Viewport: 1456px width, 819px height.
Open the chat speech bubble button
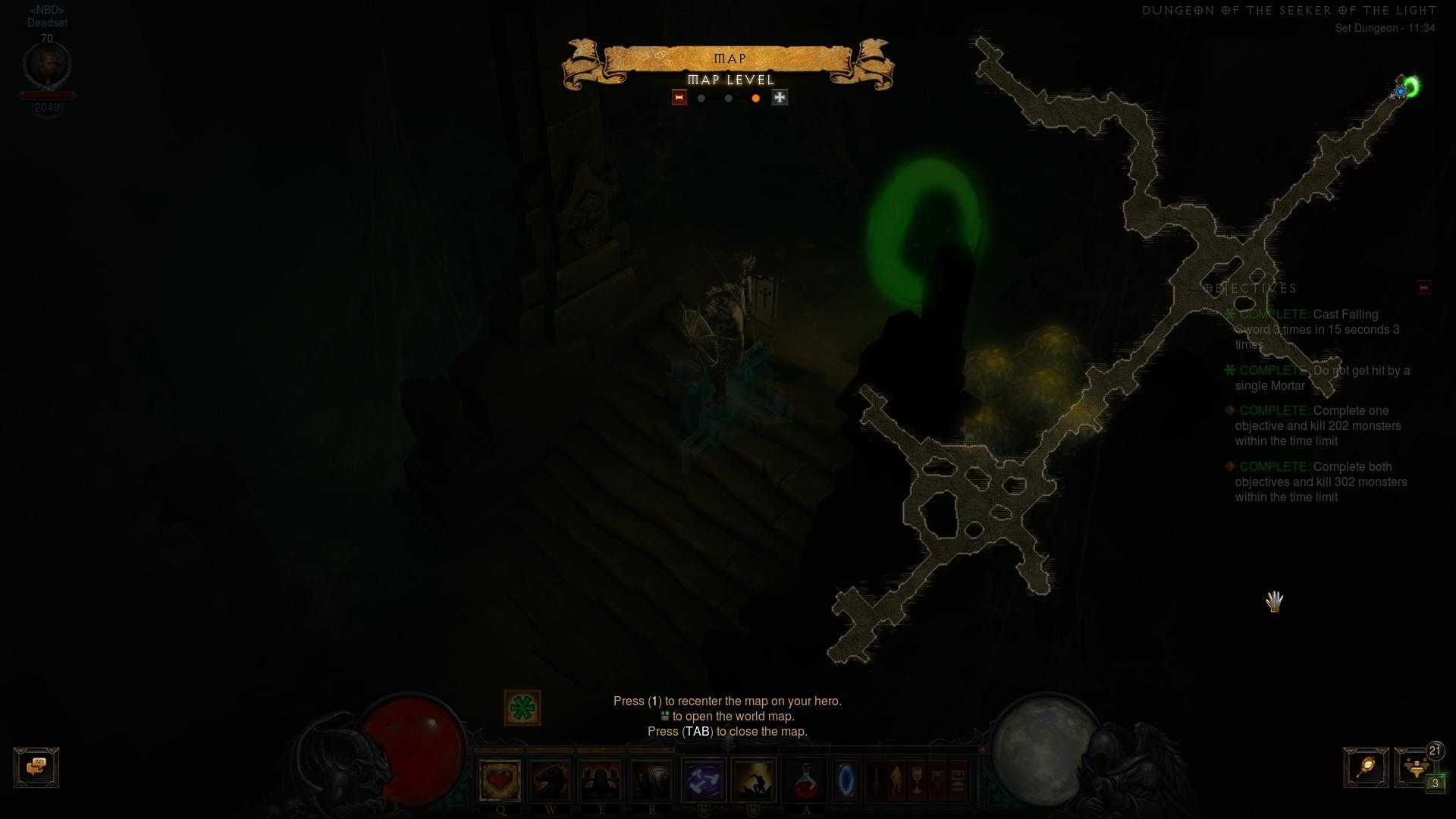36,767
